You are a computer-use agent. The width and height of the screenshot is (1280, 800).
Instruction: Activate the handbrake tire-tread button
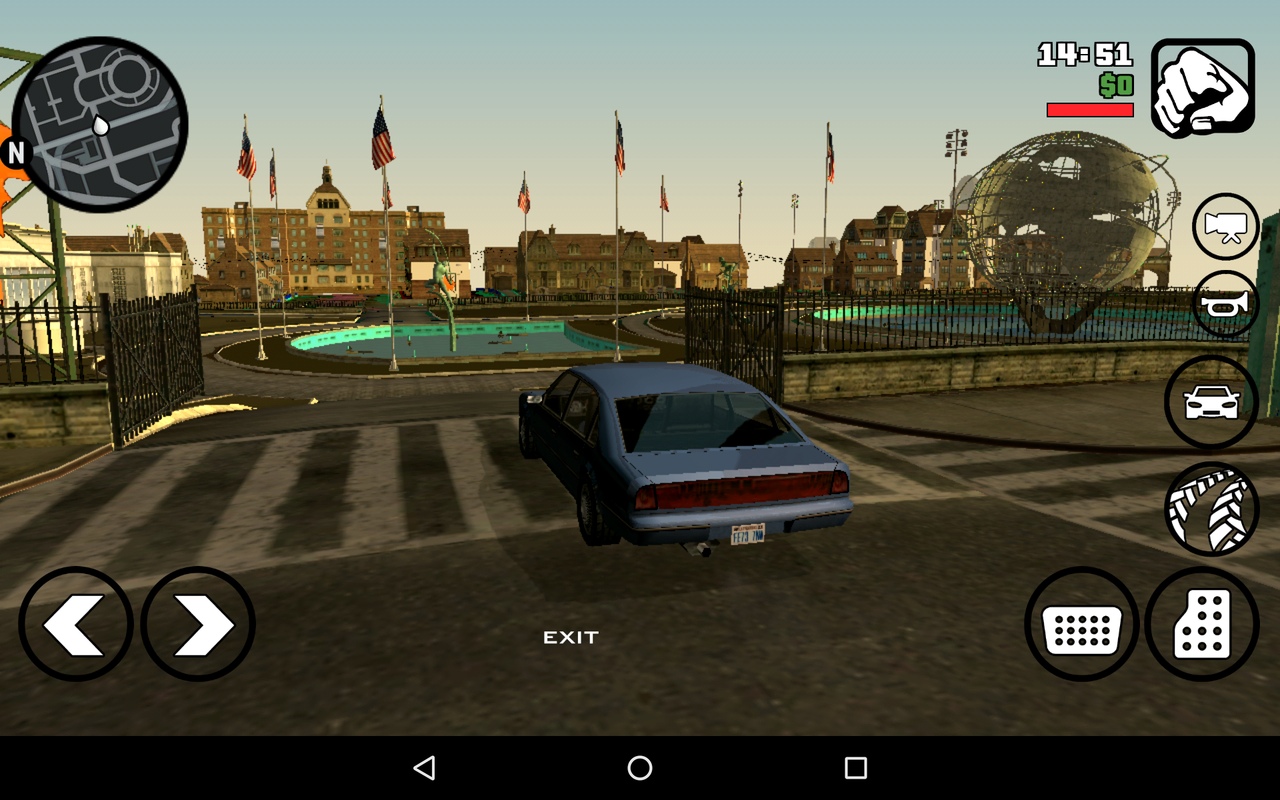[1211, 509]
